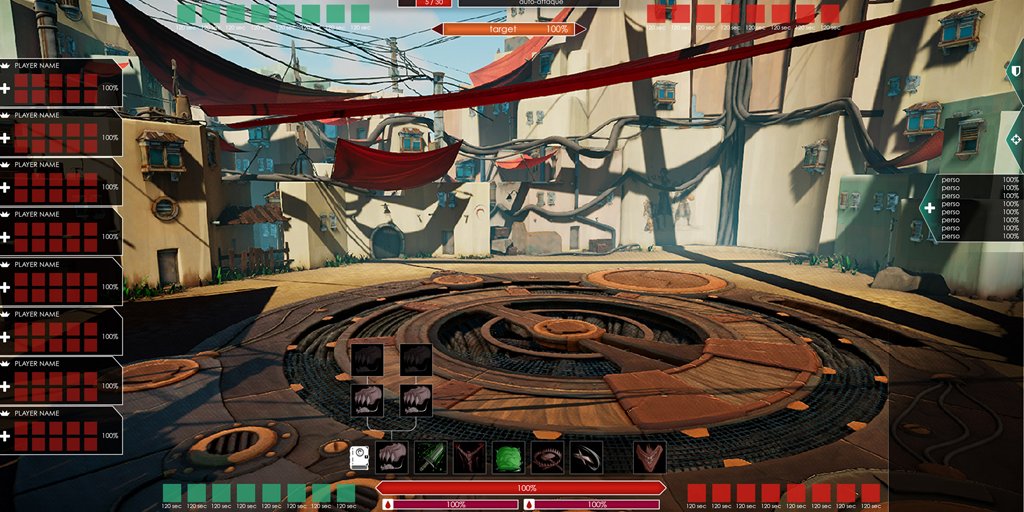Click the plus tab beside the perso list
The width and height of the screenshot is (1024, 512).
click(929, 208)
